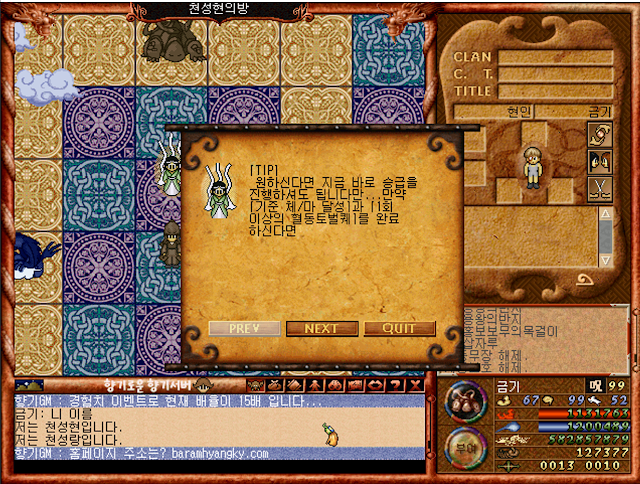This screenshot has width=640, height=484.
Task: Click the crossed swords icon in character panel
Action: click(x=600, y=189)
